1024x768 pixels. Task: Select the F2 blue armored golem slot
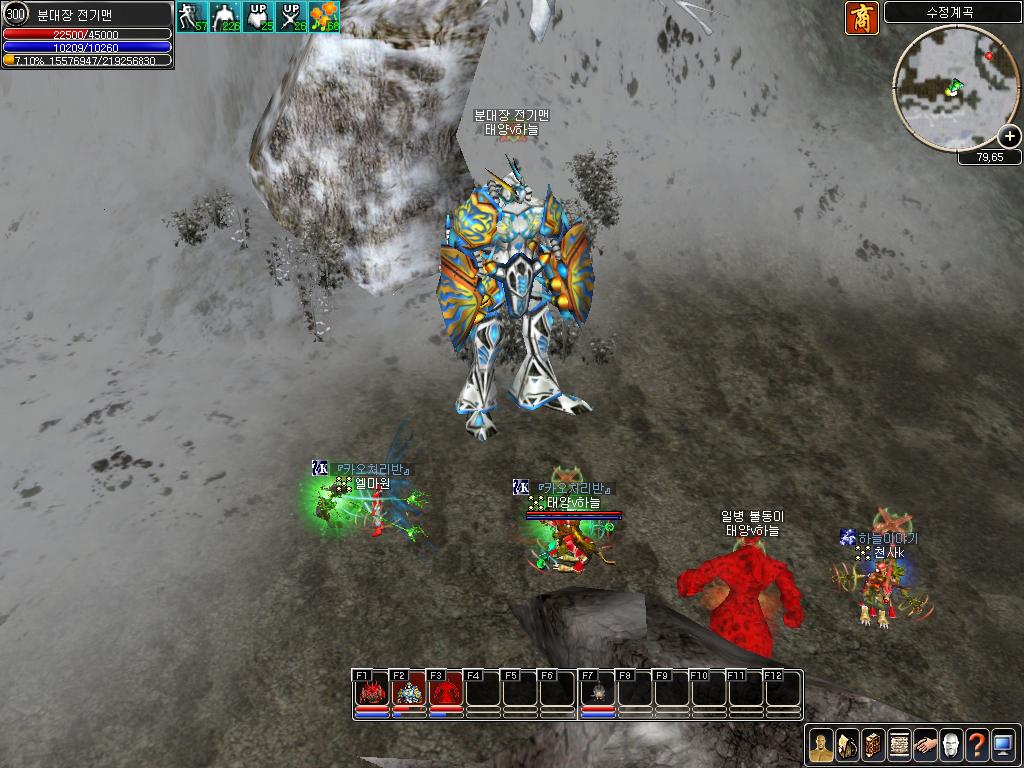coord(409,692)
